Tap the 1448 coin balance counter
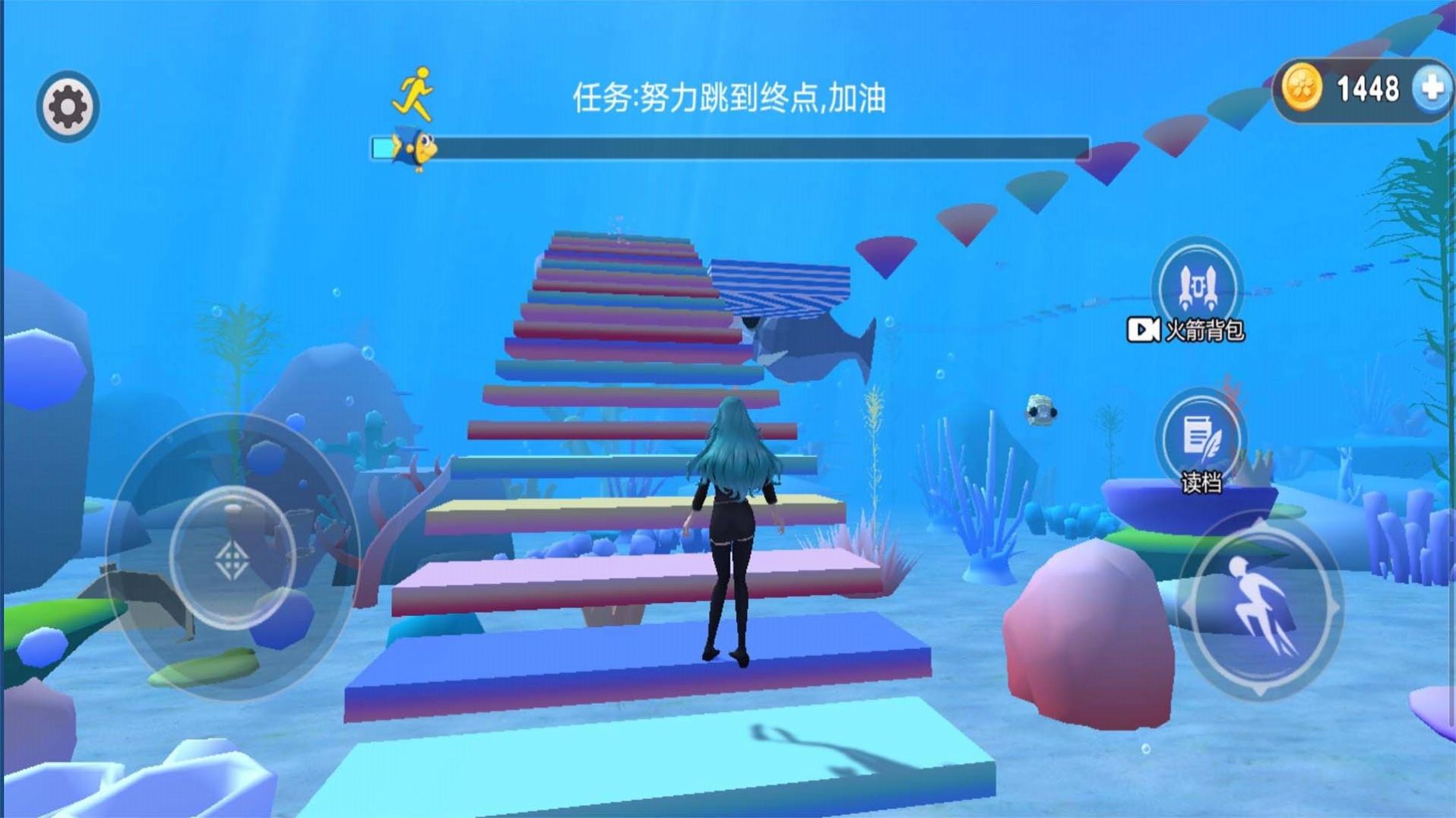Image resolution: width=1456 pixels, height=818 pixels. coord(1368,89)
